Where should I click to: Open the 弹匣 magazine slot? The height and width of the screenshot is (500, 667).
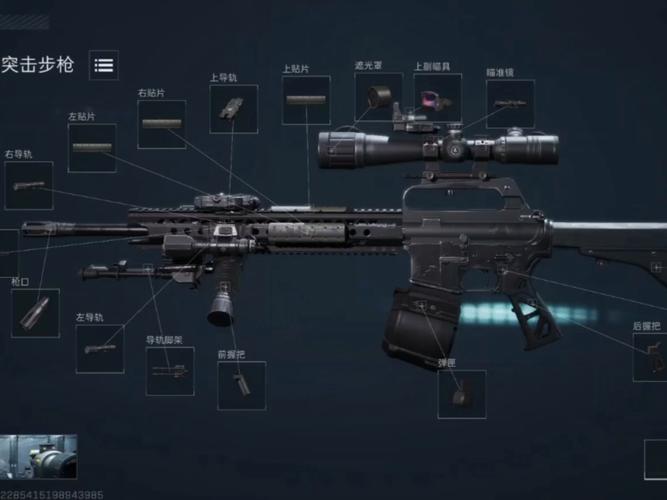tap(461, 394)
